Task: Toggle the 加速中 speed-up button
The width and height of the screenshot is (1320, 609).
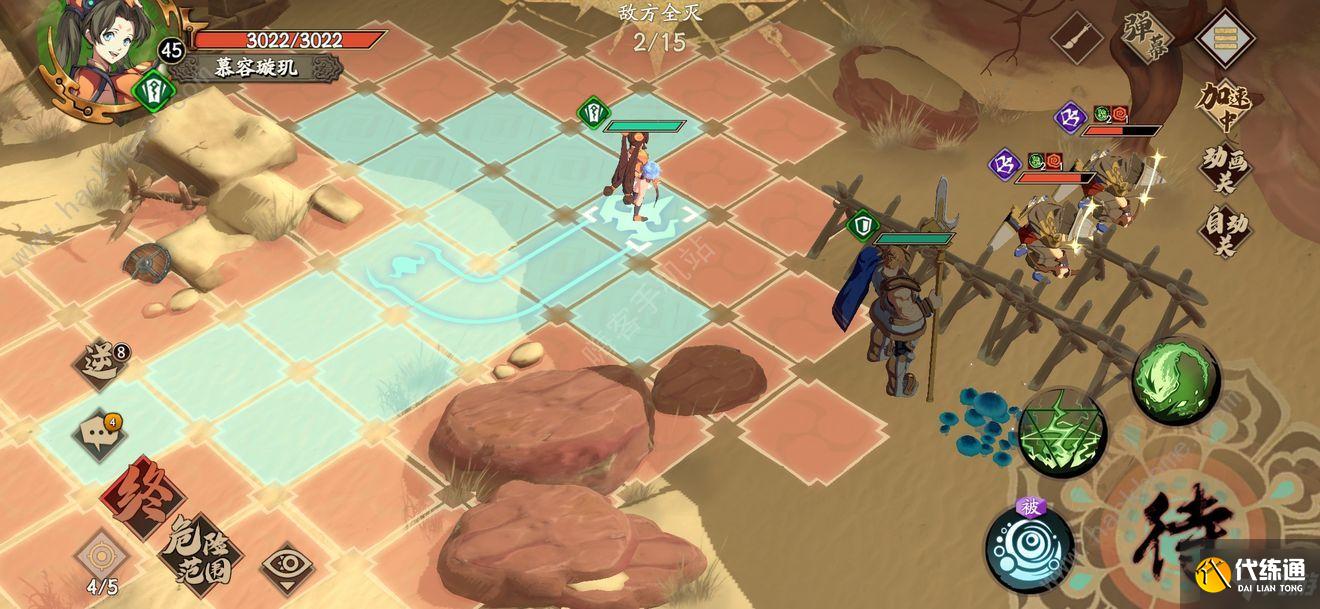Action: pyautogui.click(x=1226, y=104)
